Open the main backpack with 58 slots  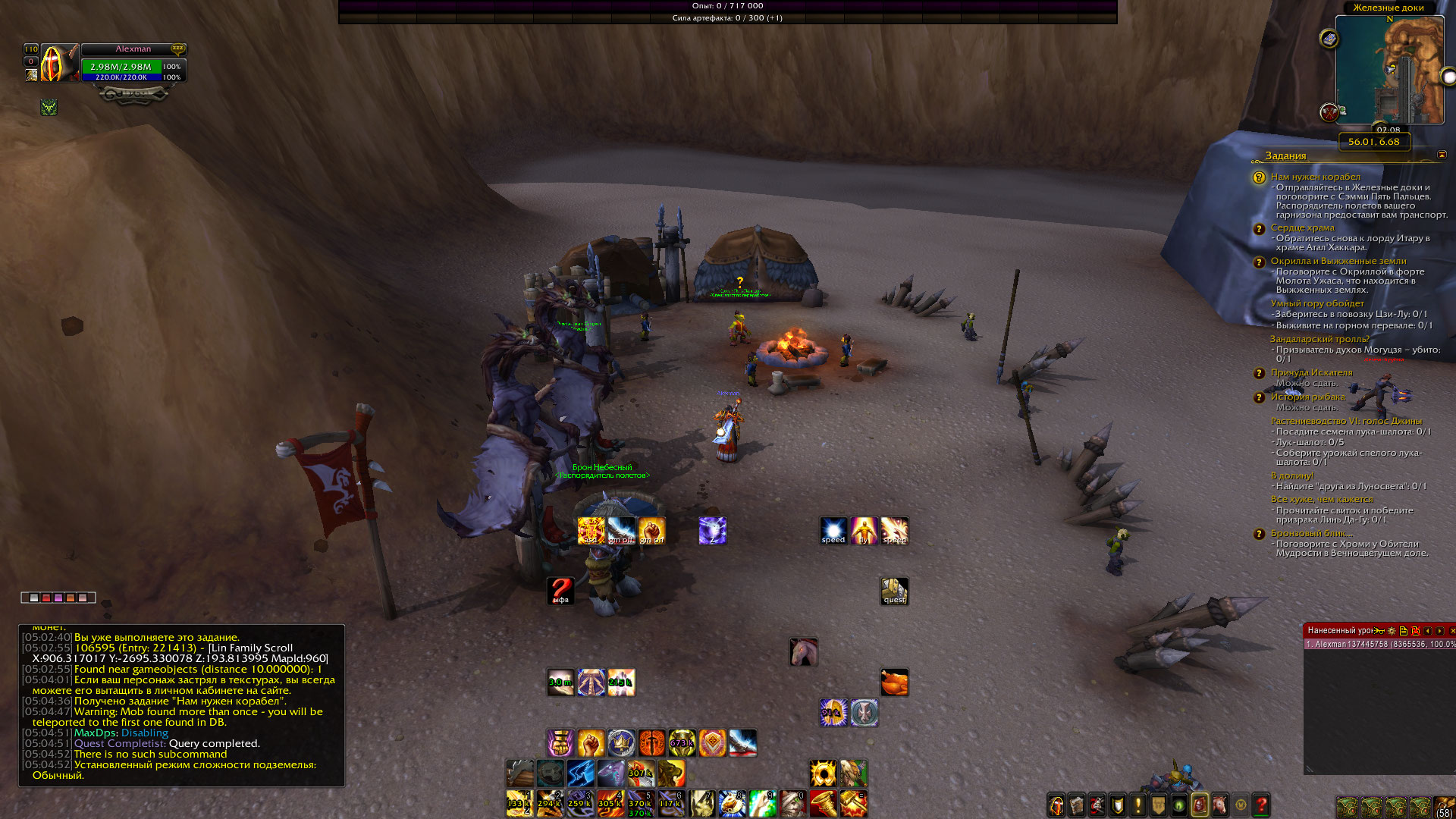(x=1444, y=806)
